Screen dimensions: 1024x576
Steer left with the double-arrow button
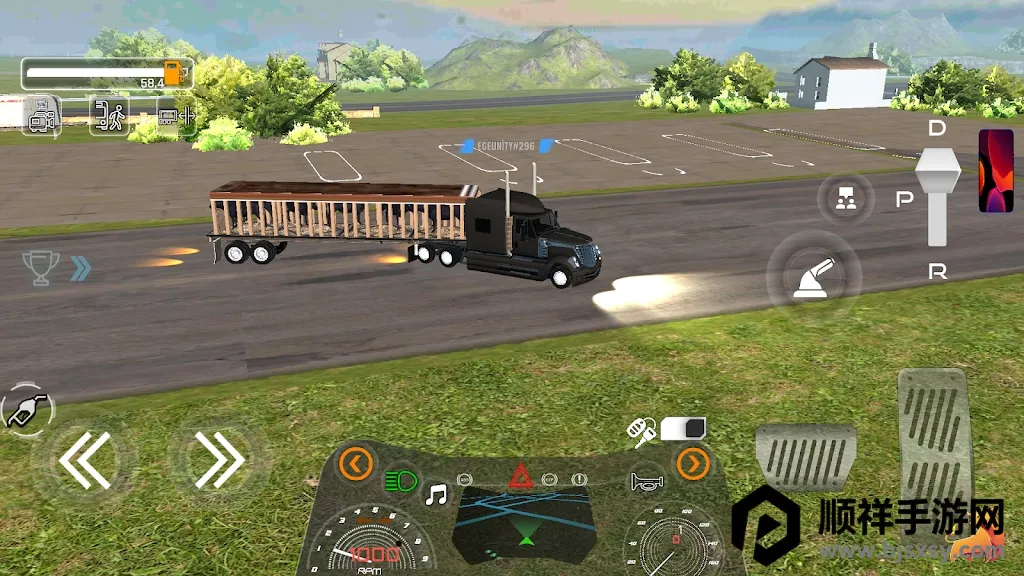pyautogui.click(x=84, y=460)
